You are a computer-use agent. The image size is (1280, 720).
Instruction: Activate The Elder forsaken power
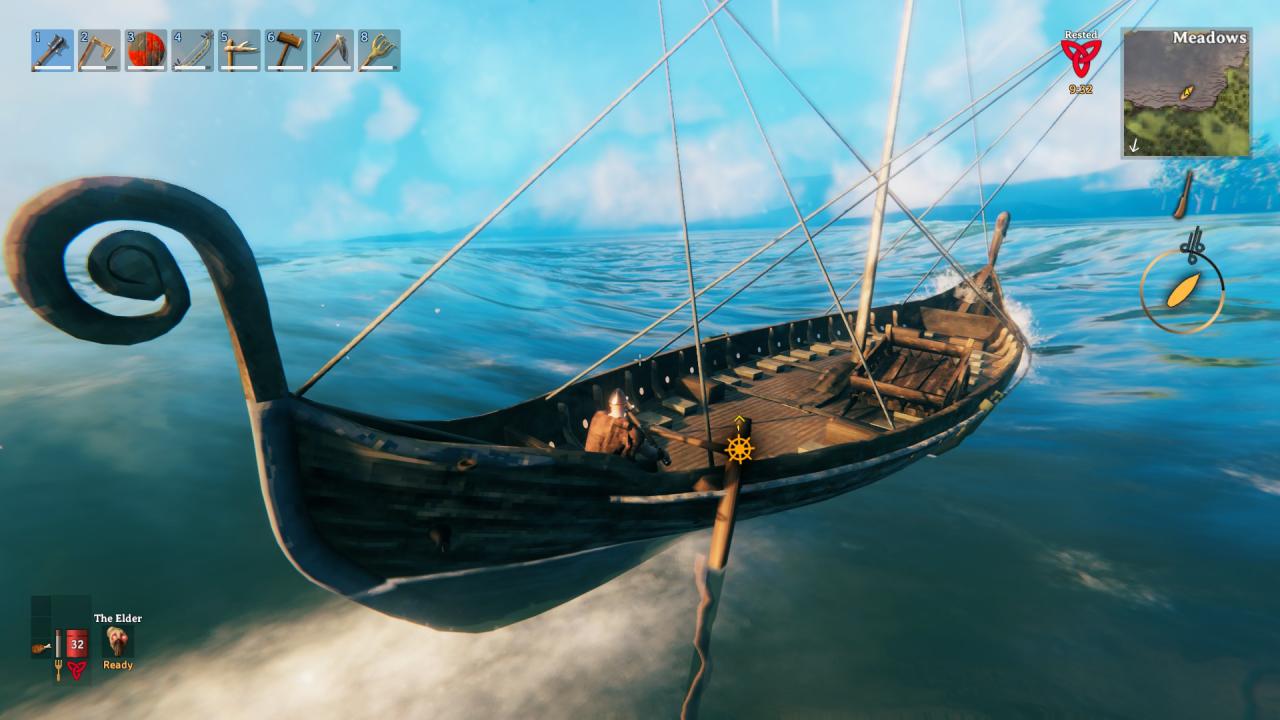tap(118, 641)
